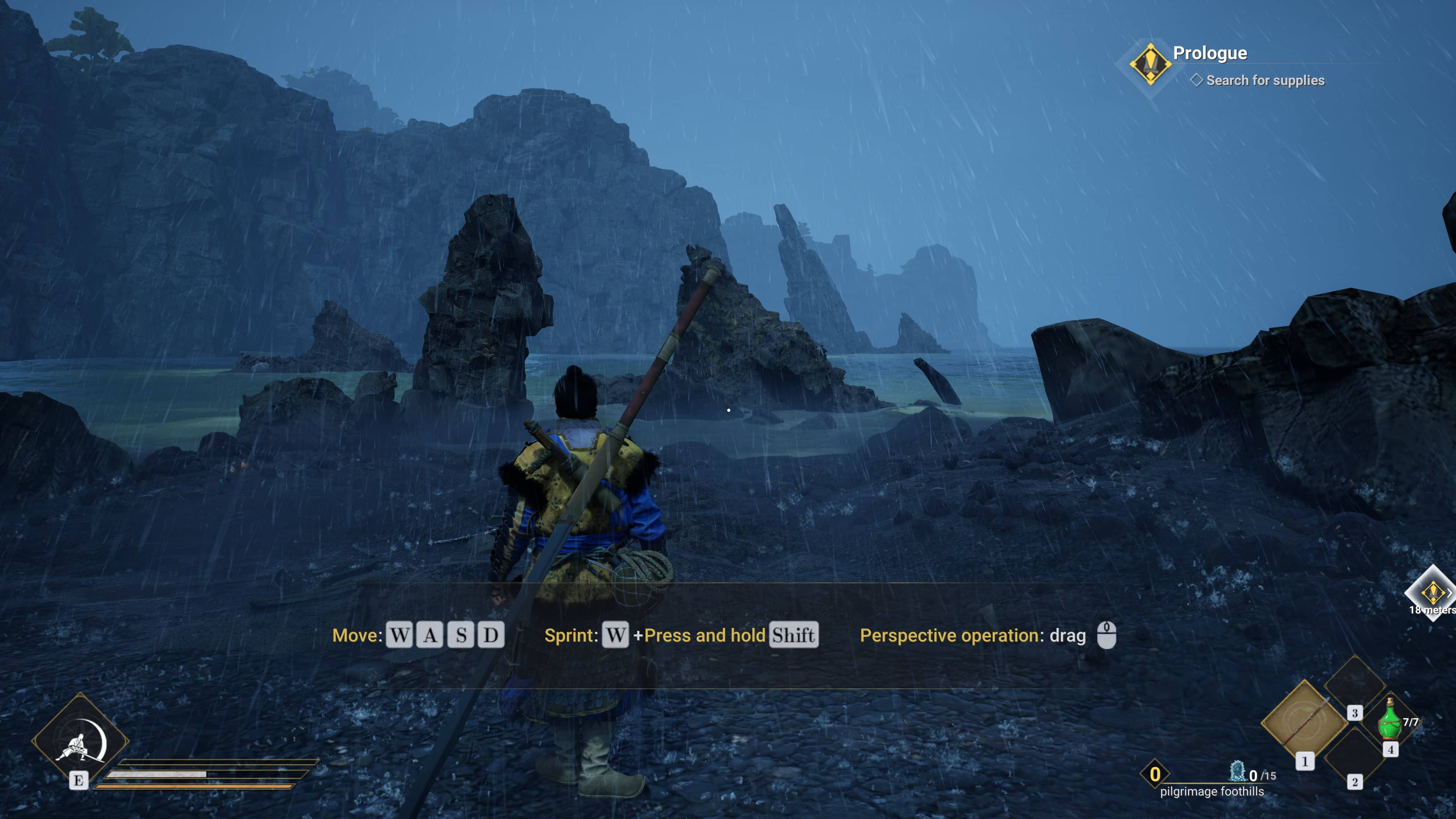Open the Prologue quest tracker icon
Screen dimensions: 1456x819
[x=1150, y=64]
